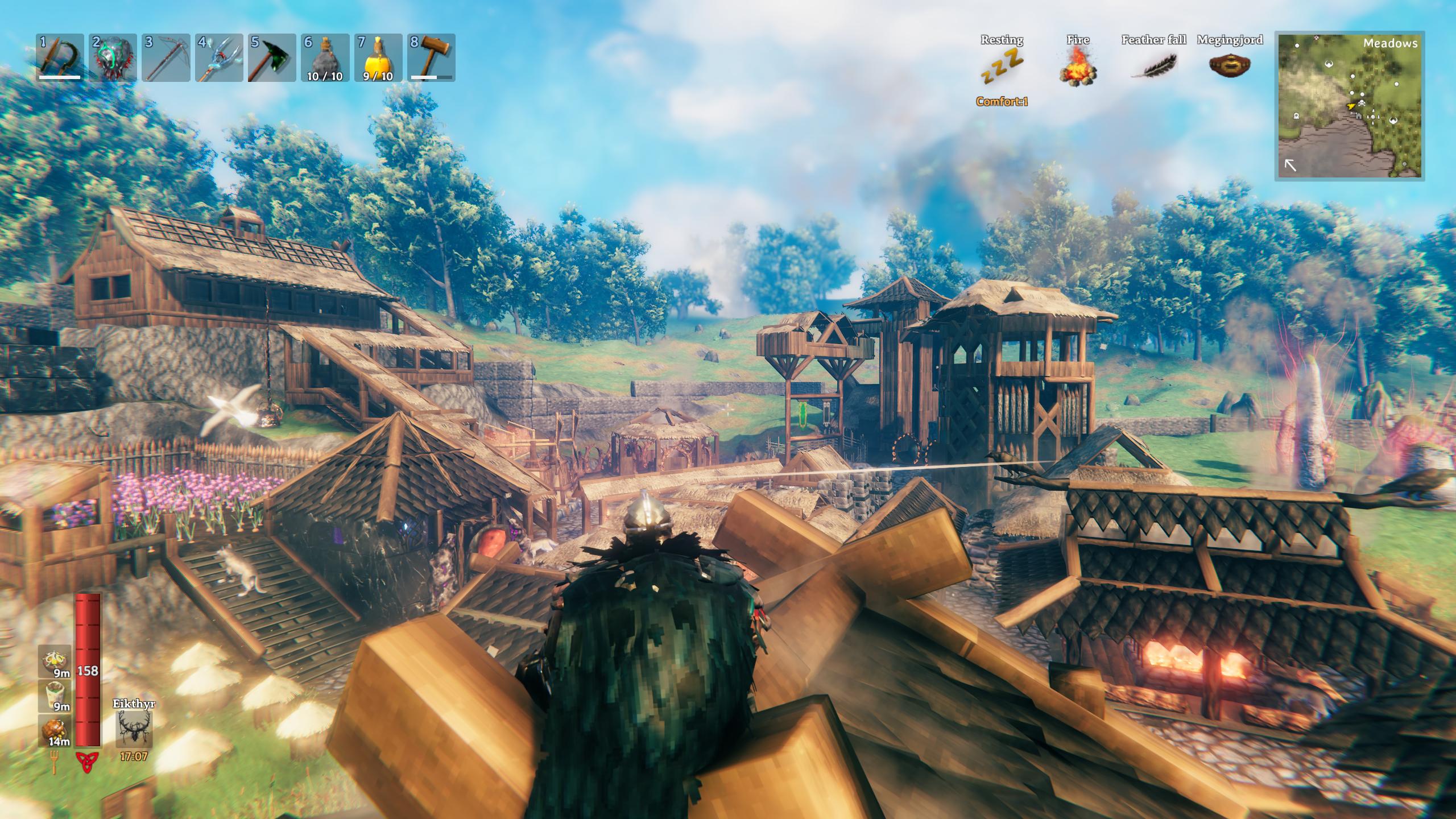Viewport: 1456px width, 819px height.
Task: Click the salad bowl food icon
Action: pos(55,661)
